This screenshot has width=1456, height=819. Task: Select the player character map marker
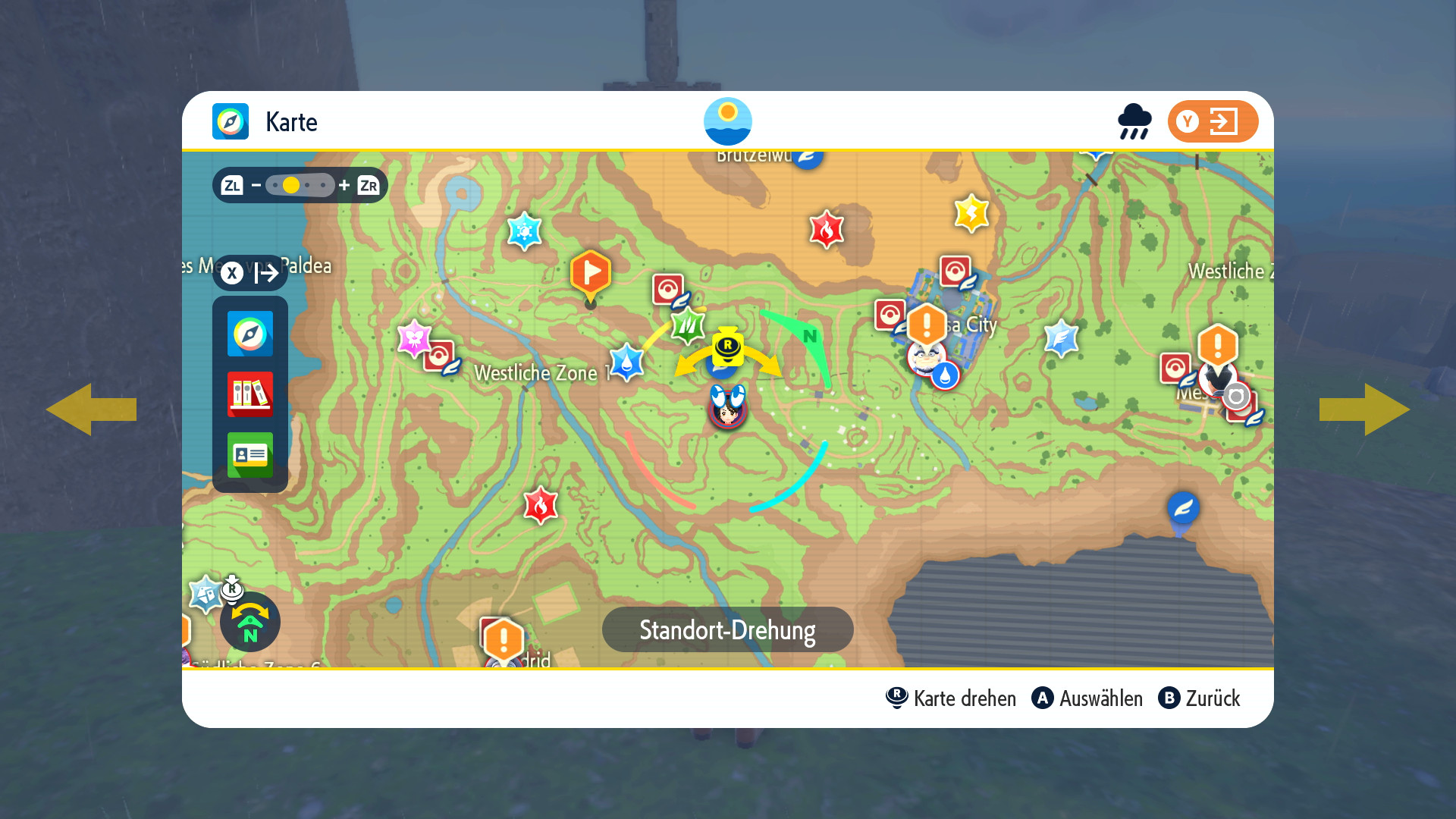pos(728,408)
